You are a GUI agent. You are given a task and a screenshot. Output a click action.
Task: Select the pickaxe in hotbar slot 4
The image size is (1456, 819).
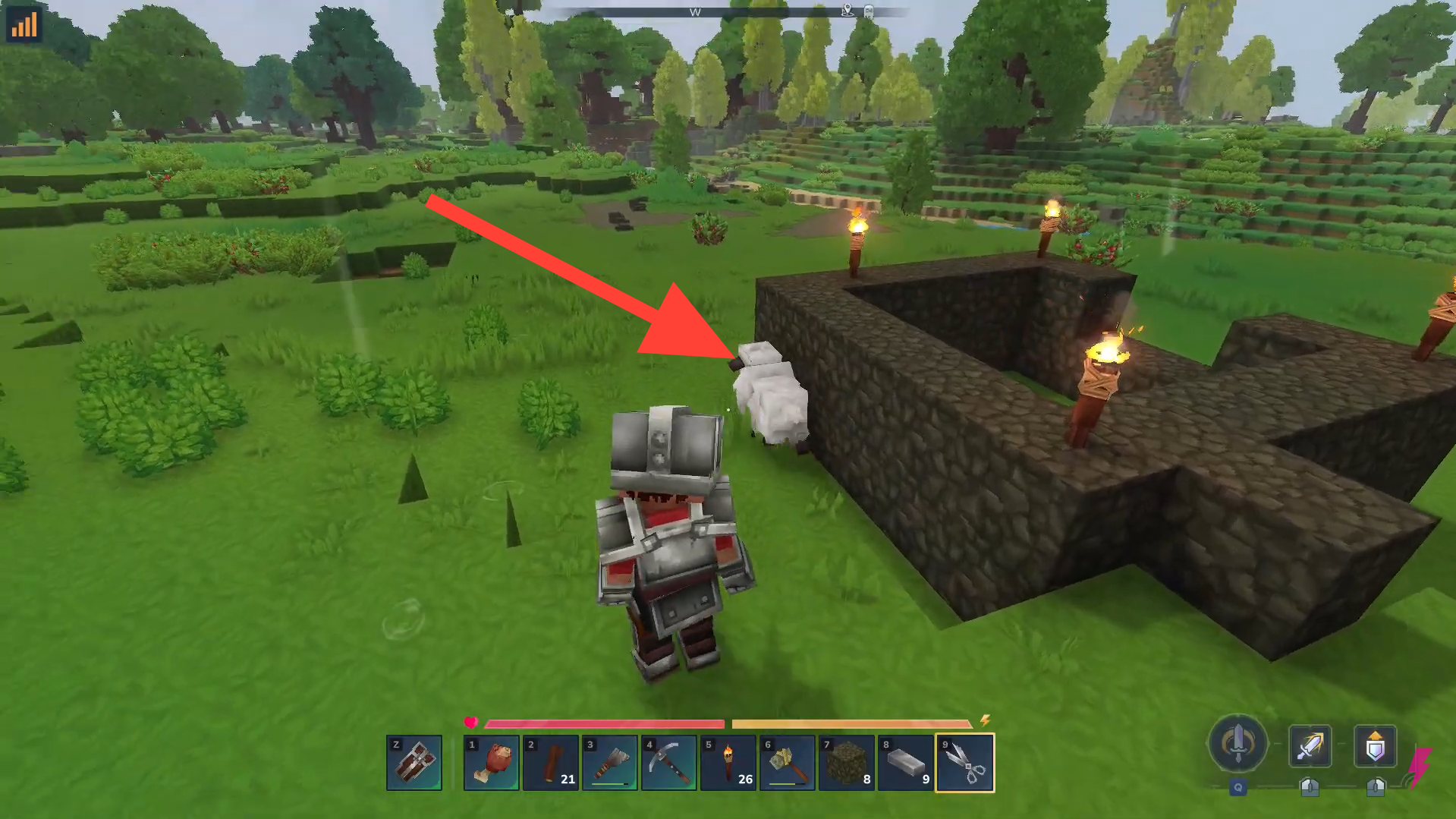tap(669, 763)
